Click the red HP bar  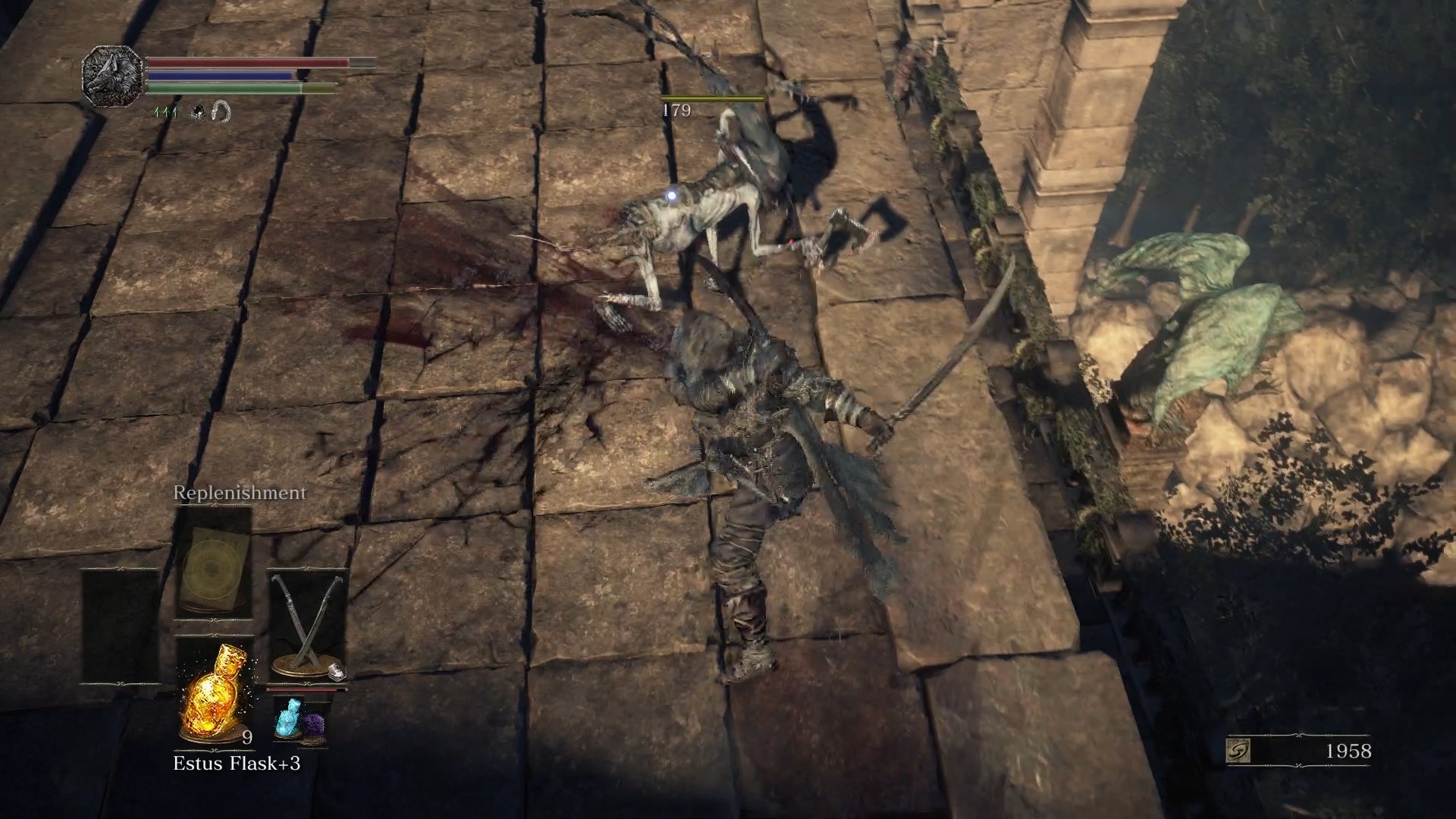click(x=243, y=62)
